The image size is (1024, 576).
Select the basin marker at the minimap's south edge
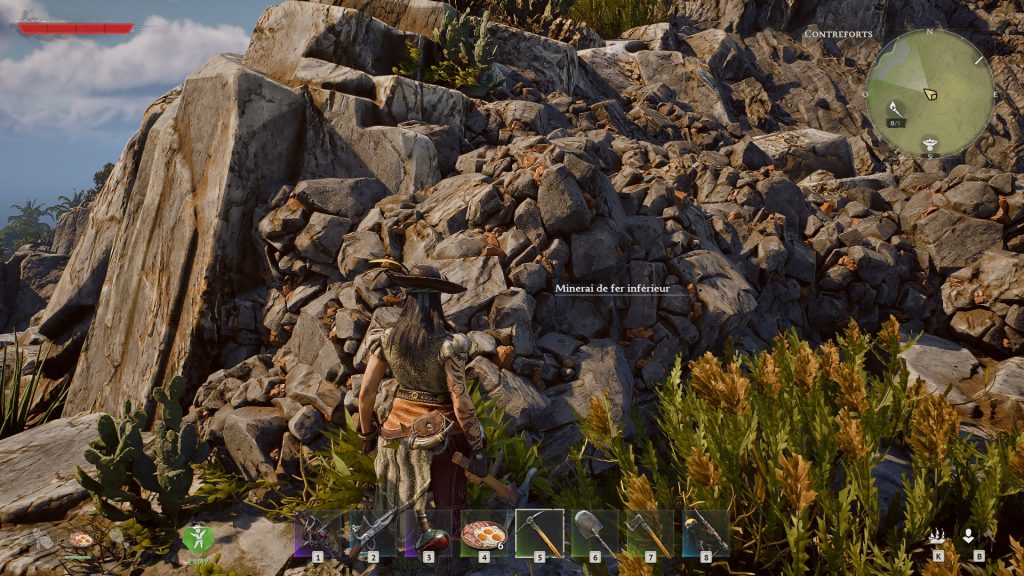pyautogui.click(x=930, y=143)
